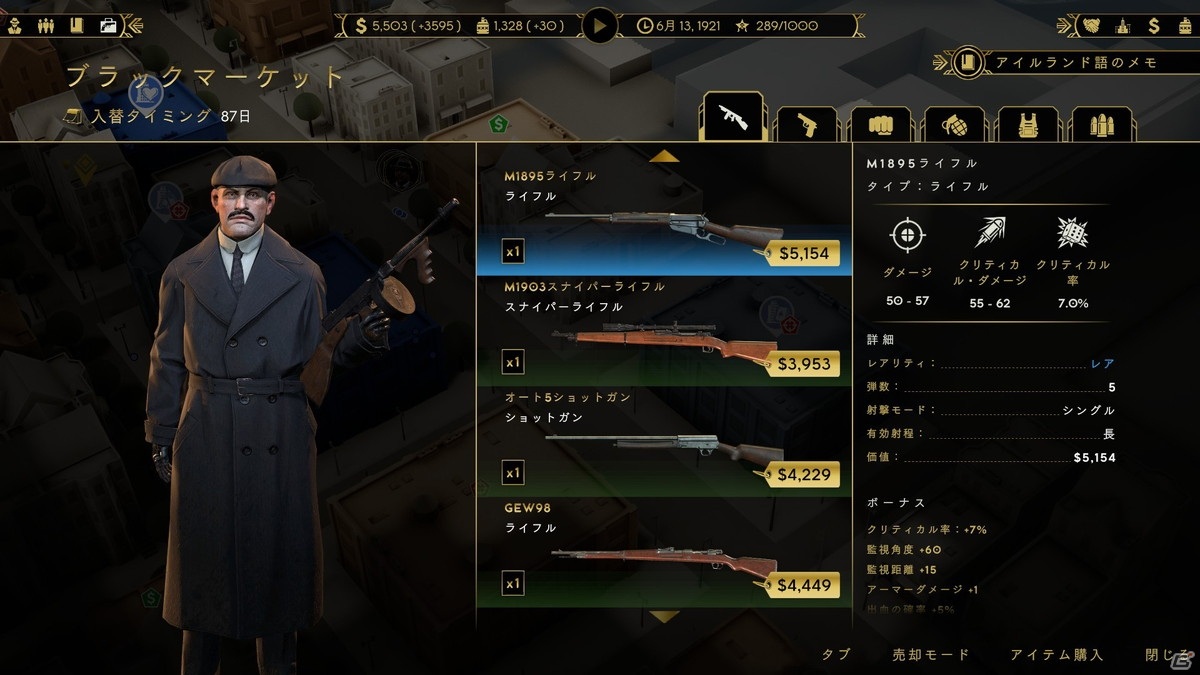Show the grenade category tab
The width and height of the screenshot is (1200, 675).
pos(953,123)
